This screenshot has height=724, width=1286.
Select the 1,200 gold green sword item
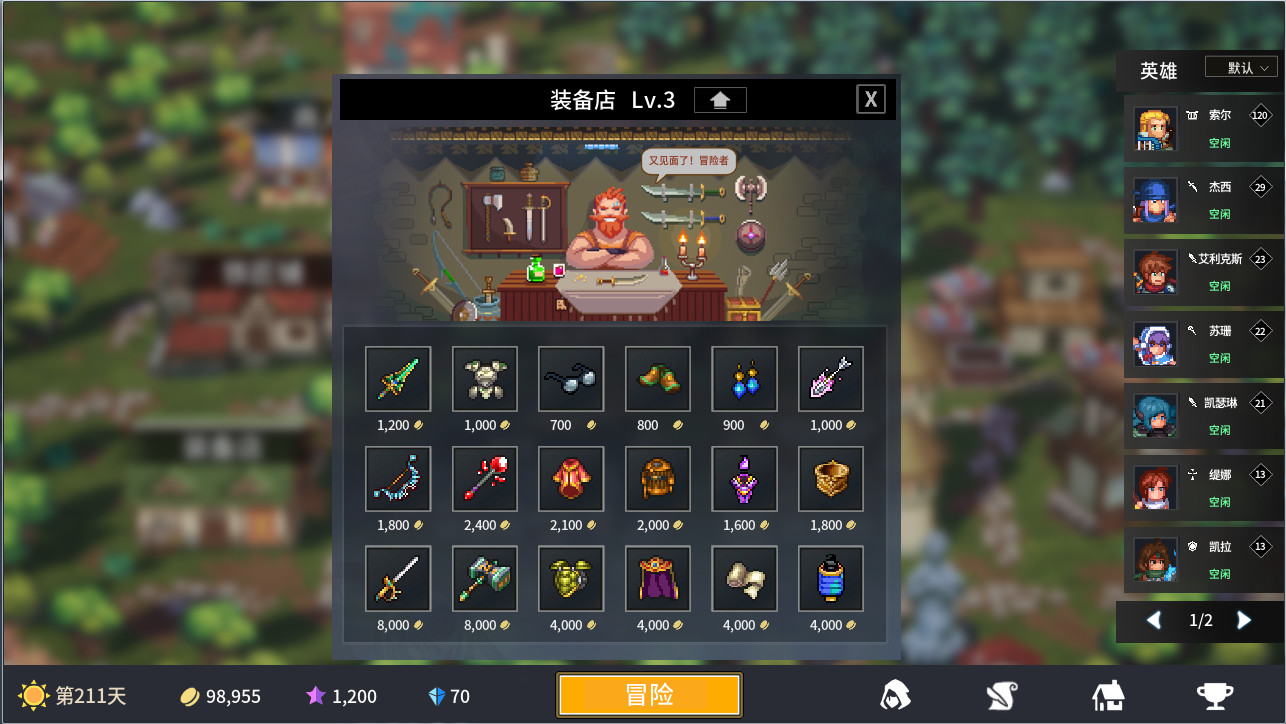(398, 379)
